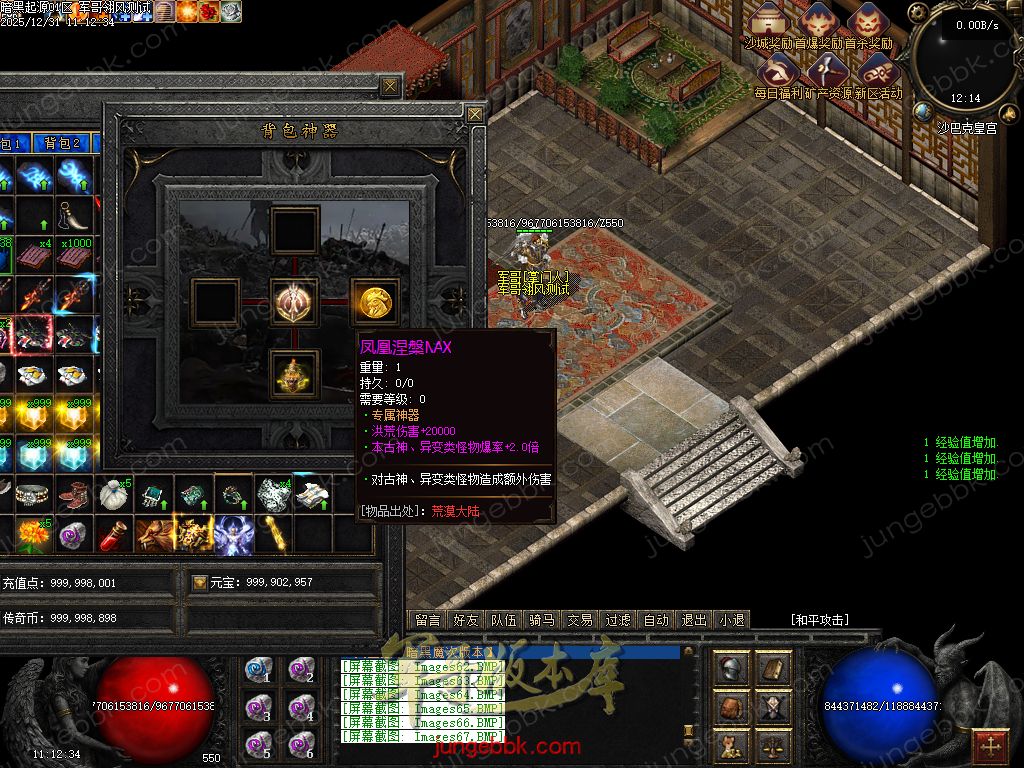
Task: Open the 每日福利 daily benefits icon
Action: tap(778, 70)
